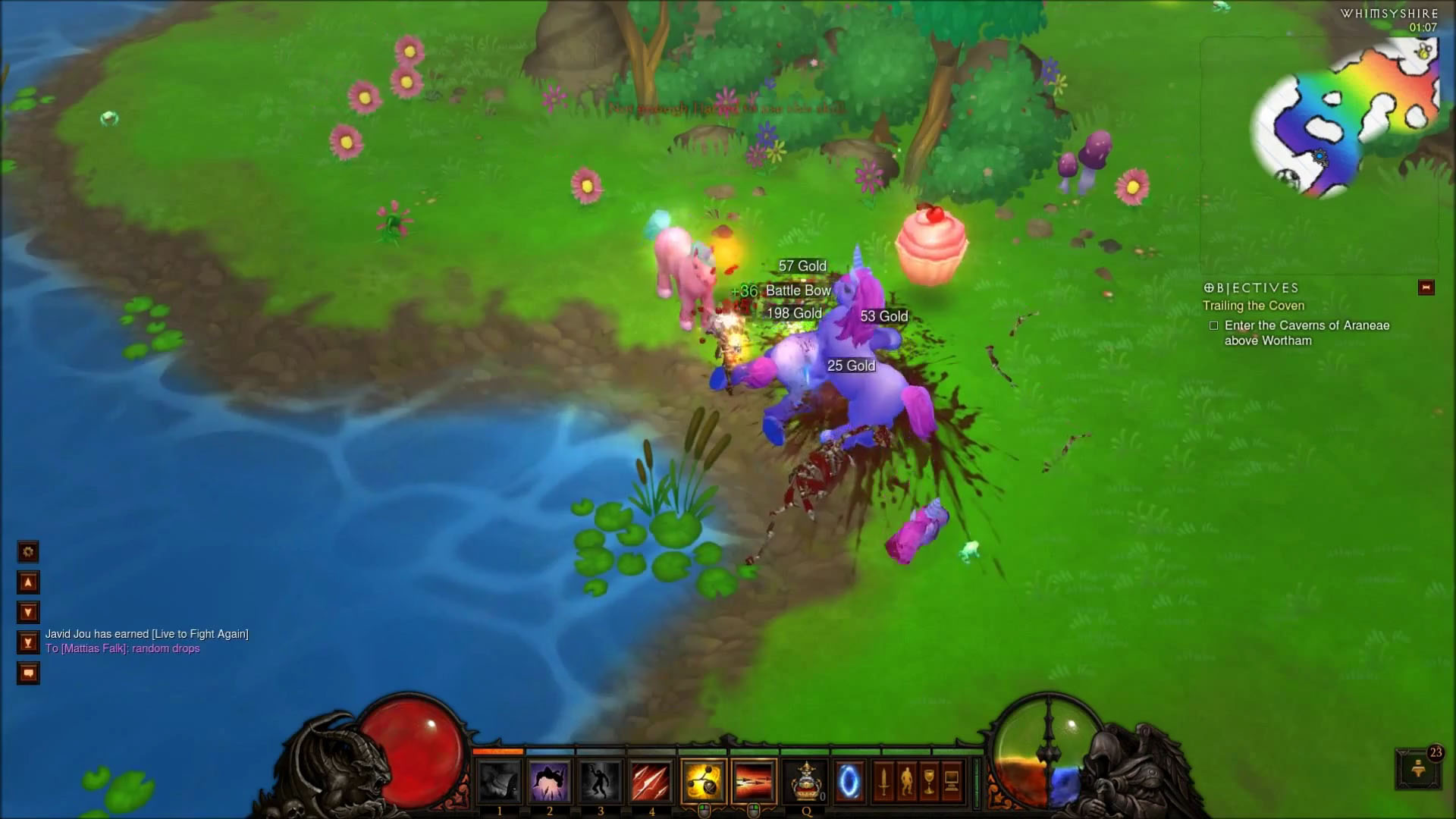Drink the health potion in slot Q
The width and height of the screenshot is (1456, 819).
(805, 781)
